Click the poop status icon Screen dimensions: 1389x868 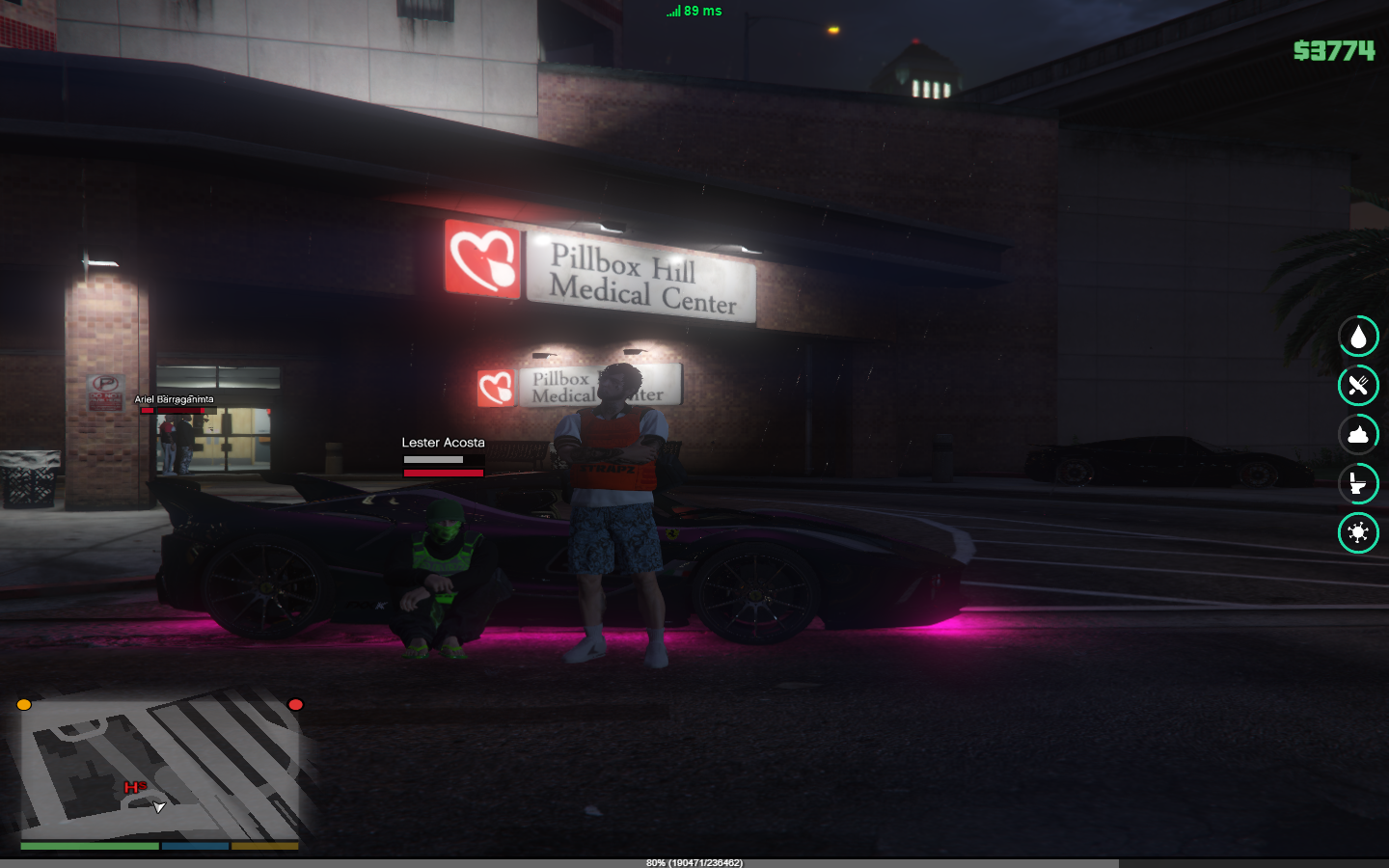(1358, 435)
